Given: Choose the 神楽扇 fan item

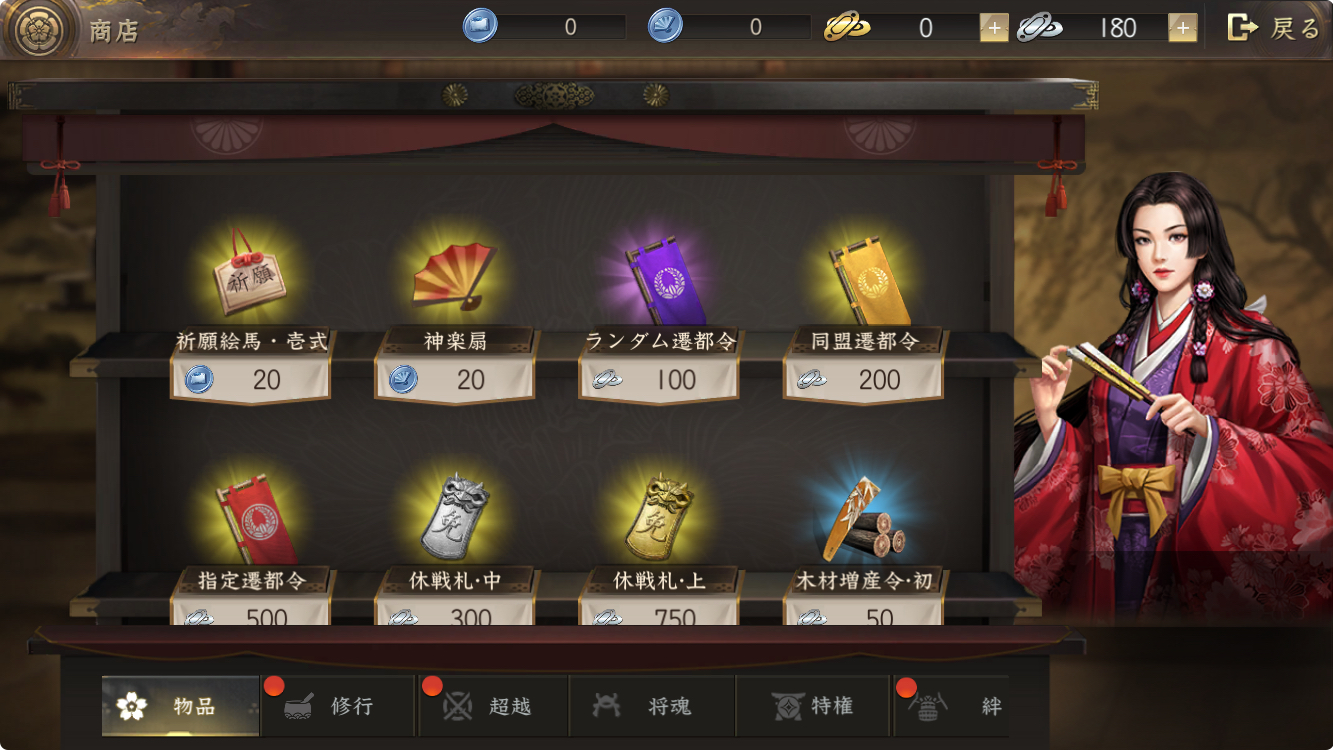Looking at the screenshot, I should click(x=455, y=273).
